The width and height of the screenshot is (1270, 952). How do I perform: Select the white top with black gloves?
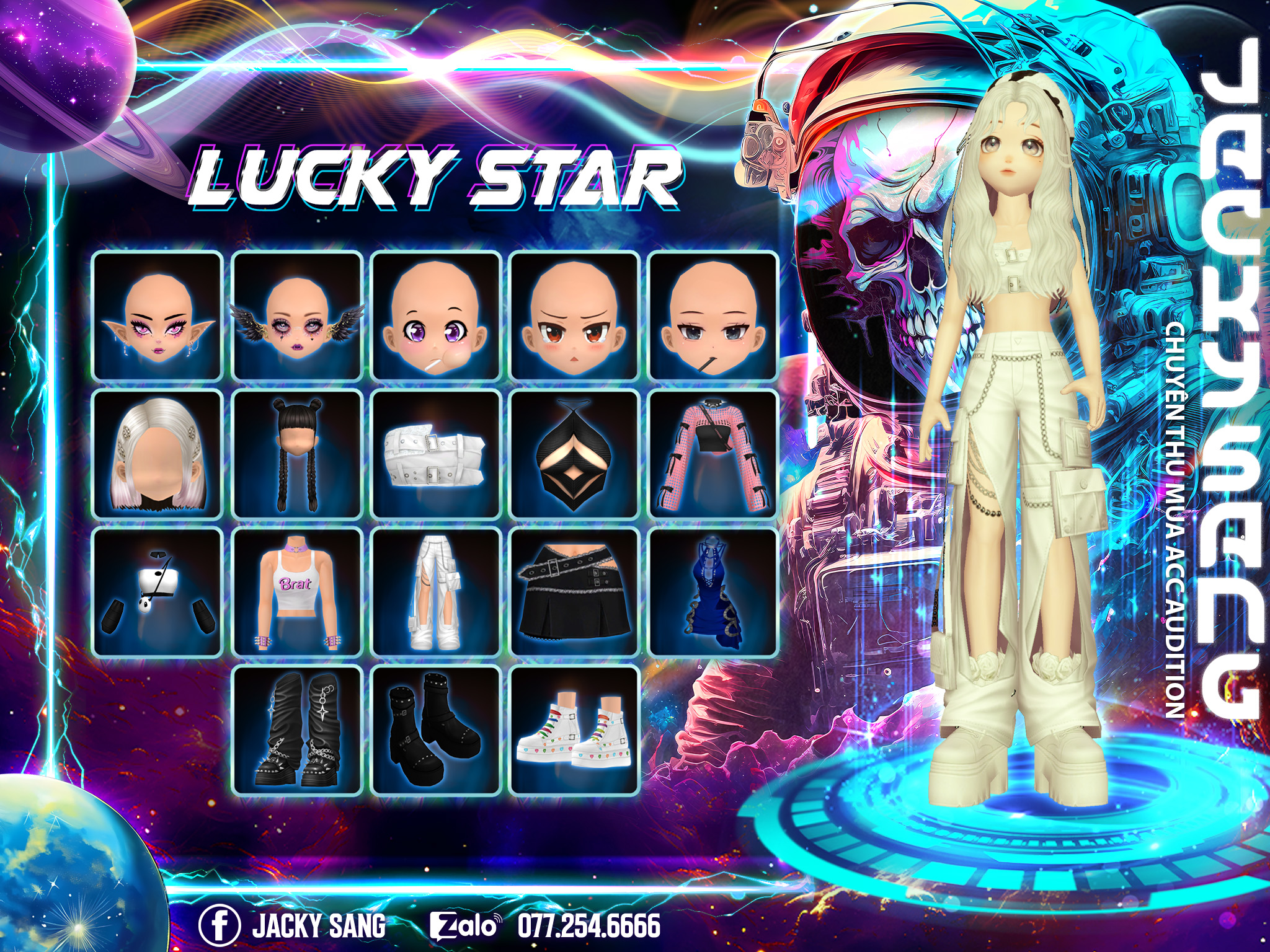click(158, 593)
